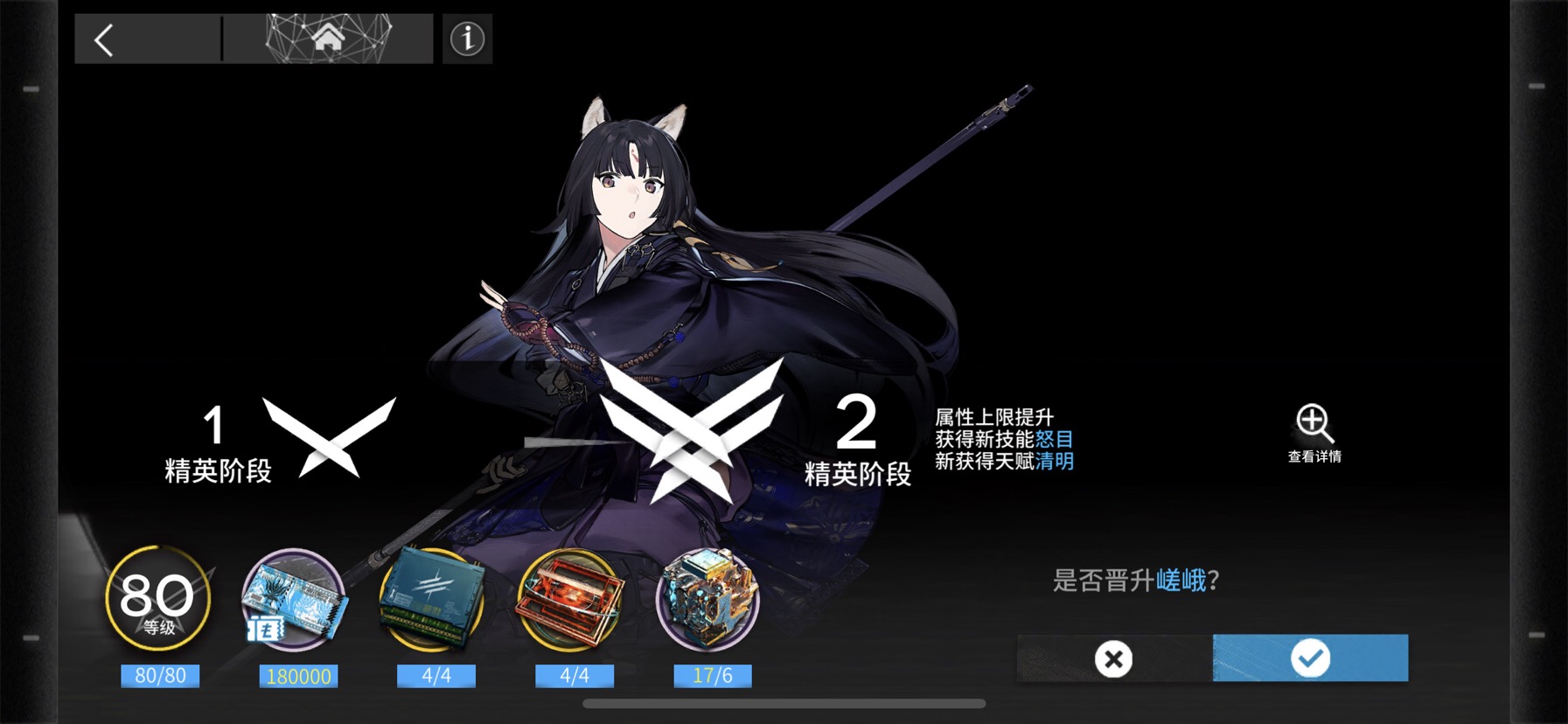Click the 80/80 level label
The height and width of the screenshot is (724, 1568).
(160, 674)
